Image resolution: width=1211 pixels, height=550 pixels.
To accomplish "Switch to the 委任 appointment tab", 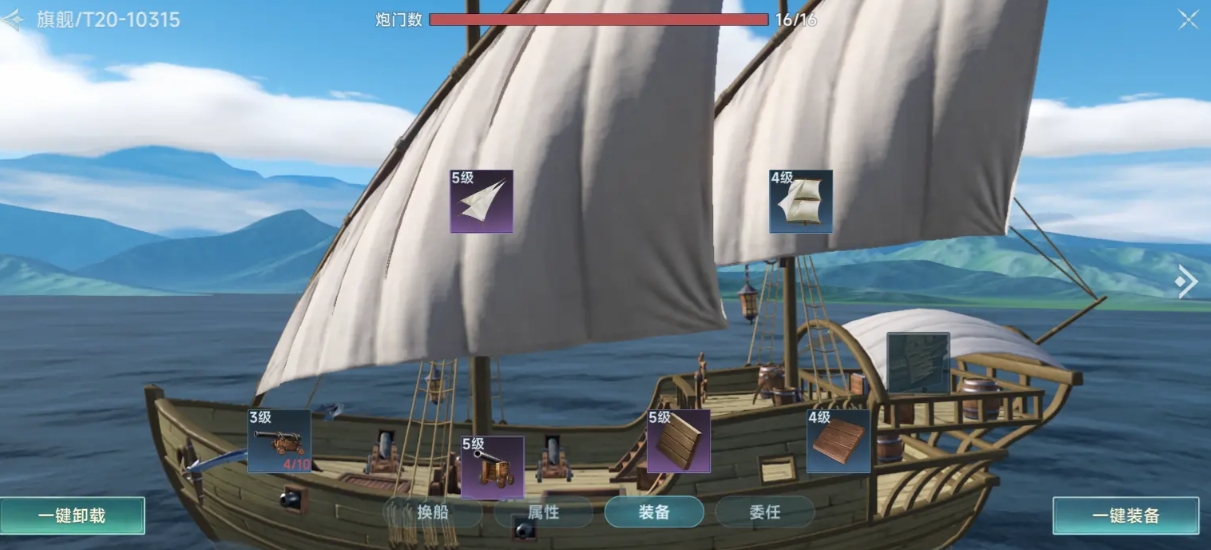I will pyautogui.click(x=764, y=512).
